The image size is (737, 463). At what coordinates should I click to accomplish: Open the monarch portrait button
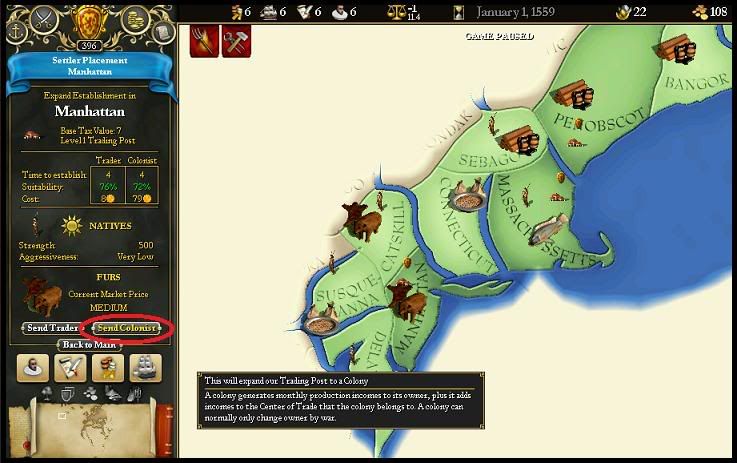tap(33, 368)
